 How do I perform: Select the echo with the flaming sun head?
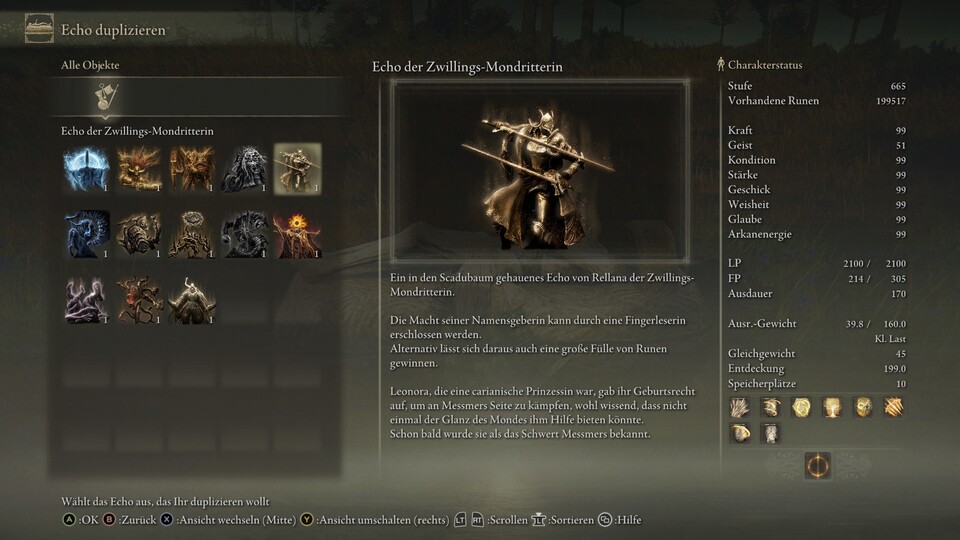click(297, 233)
